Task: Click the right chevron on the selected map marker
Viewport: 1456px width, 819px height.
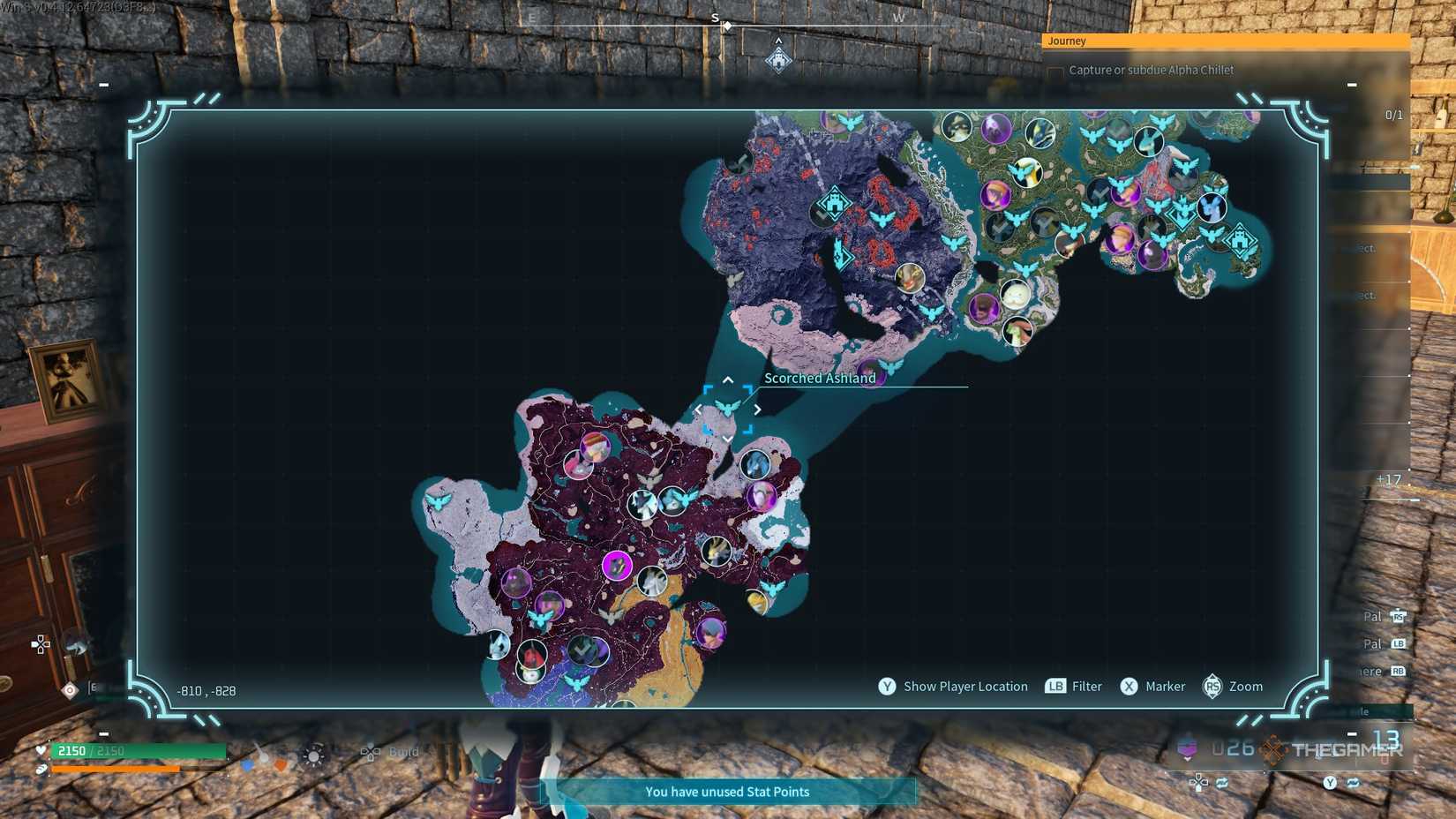Action: coord(758,409)
